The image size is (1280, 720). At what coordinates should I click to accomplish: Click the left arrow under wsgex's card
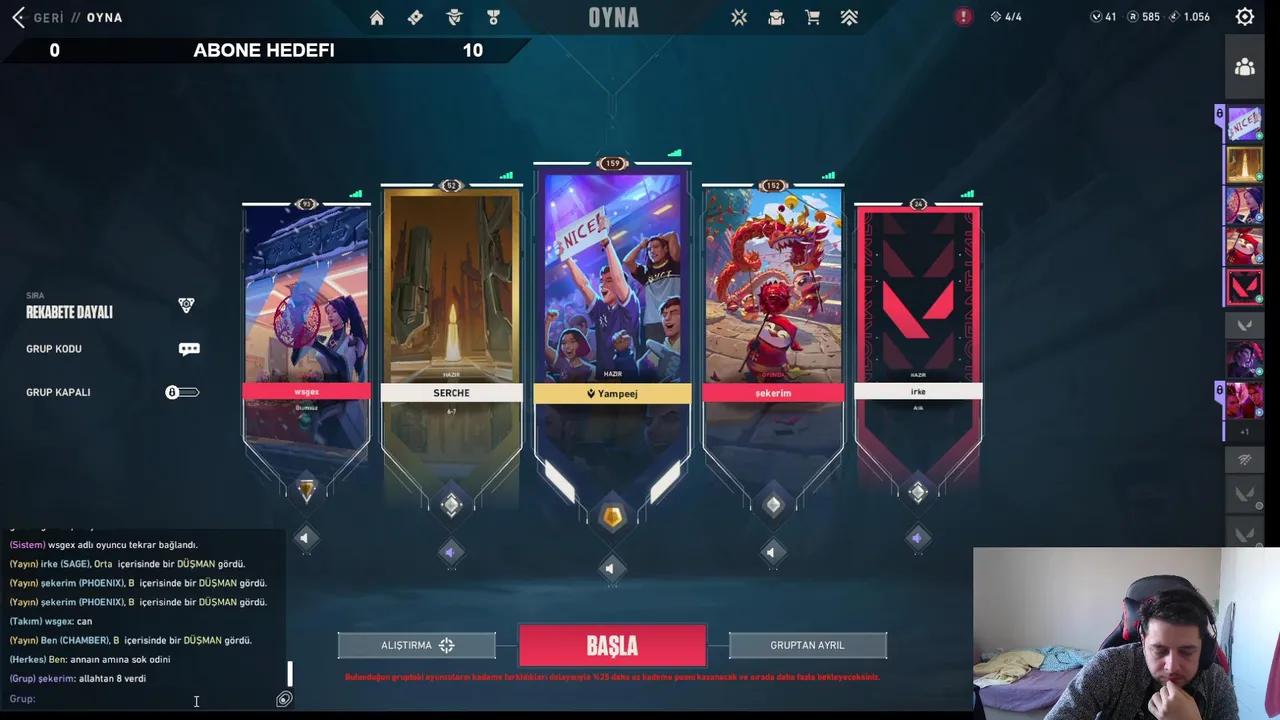(305, 538)
